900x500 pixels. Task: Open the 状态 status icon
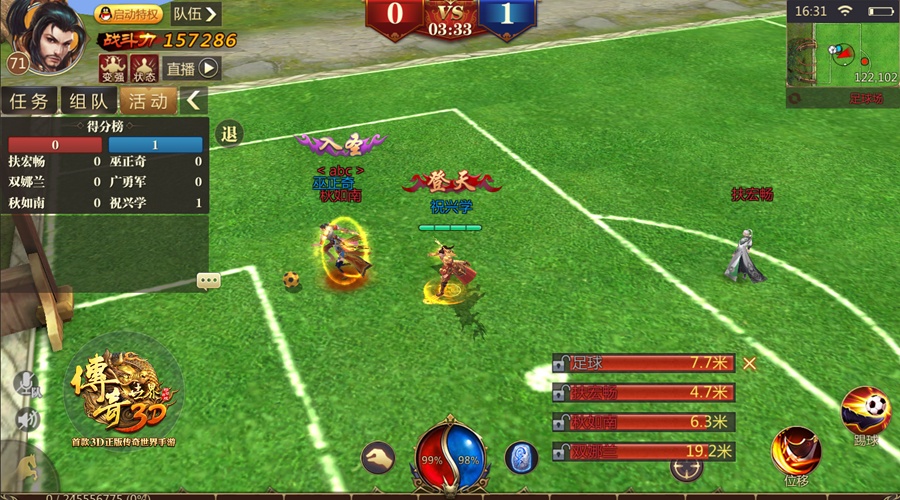click(x=144, y=67)
